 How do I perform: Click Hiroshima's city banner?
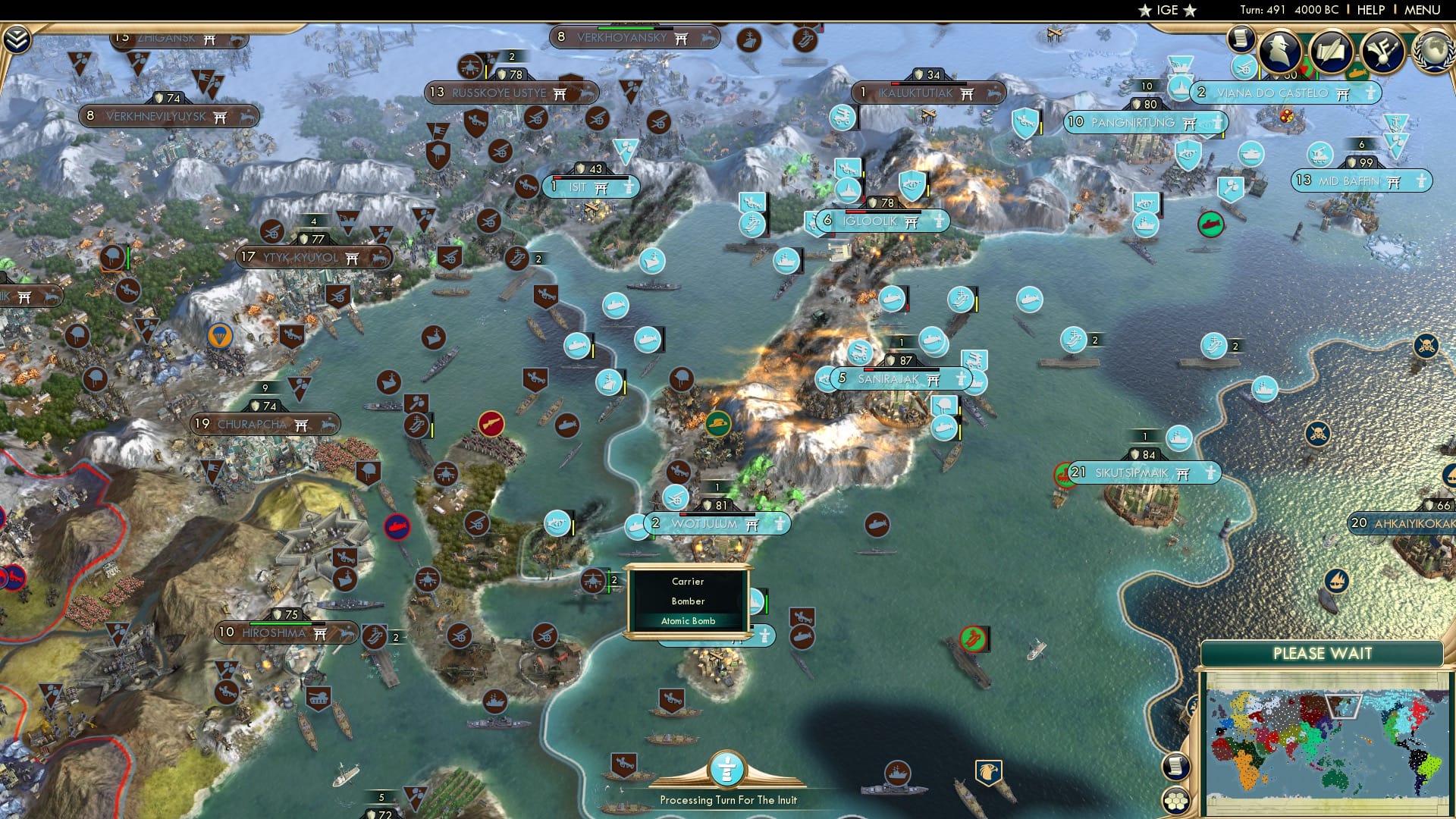pyautogui.click(x=273, y=632)
